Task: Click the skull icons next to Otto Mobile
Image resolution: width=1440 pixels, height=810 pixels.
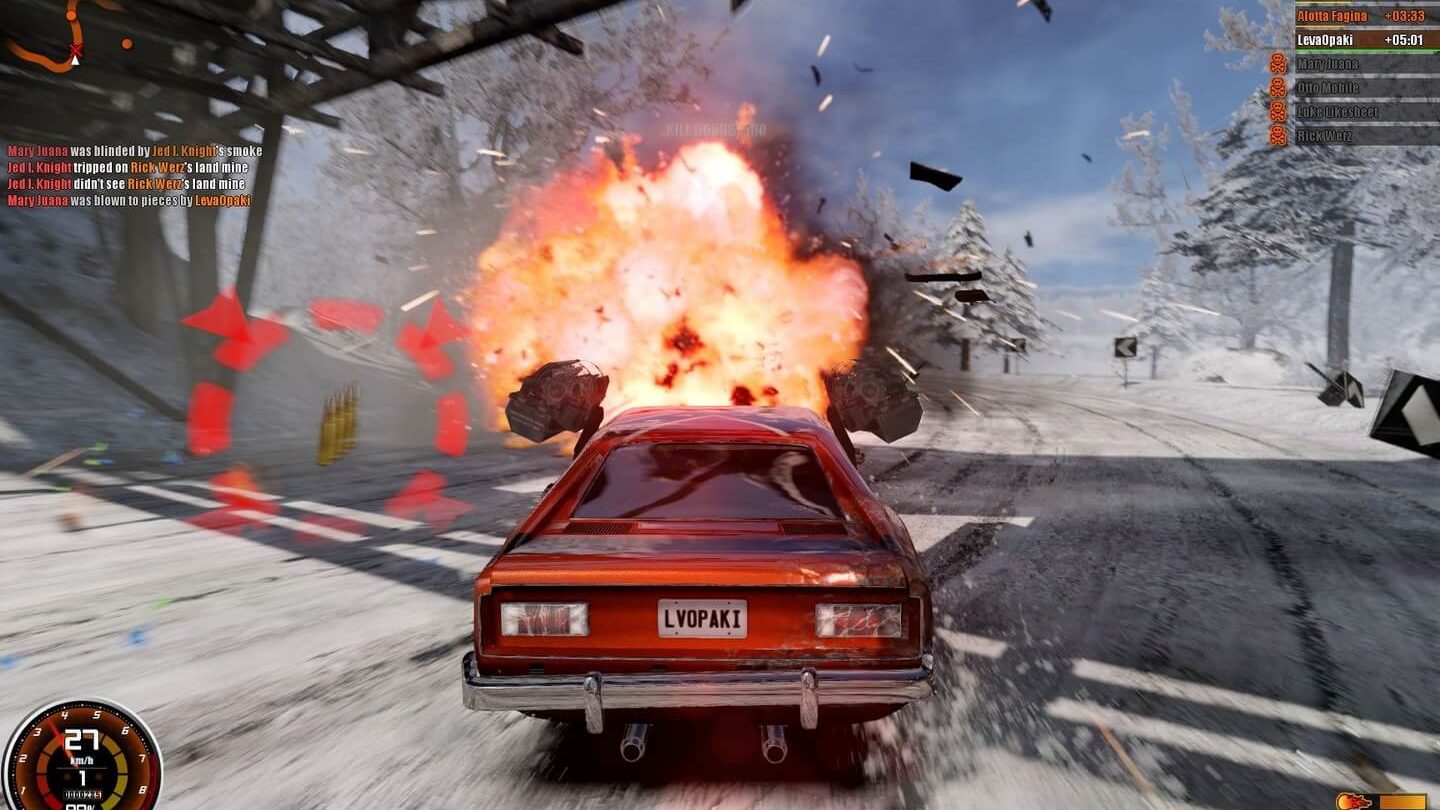Action: [1279, 87]
